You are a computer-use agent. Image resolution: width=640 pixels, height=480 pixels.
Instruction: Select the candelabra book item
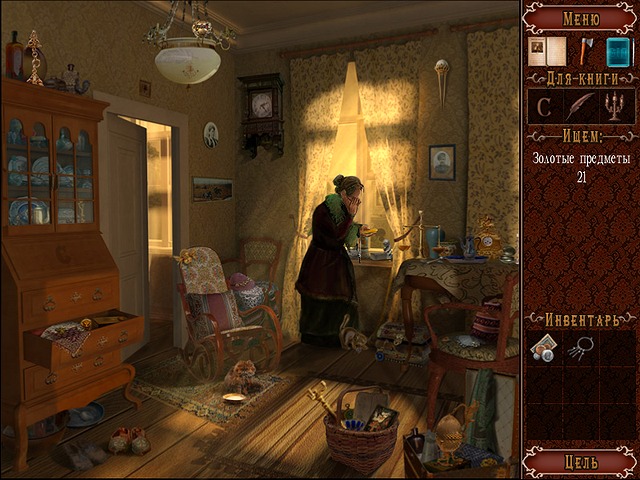pyautogui.click(x=614, y=107)
